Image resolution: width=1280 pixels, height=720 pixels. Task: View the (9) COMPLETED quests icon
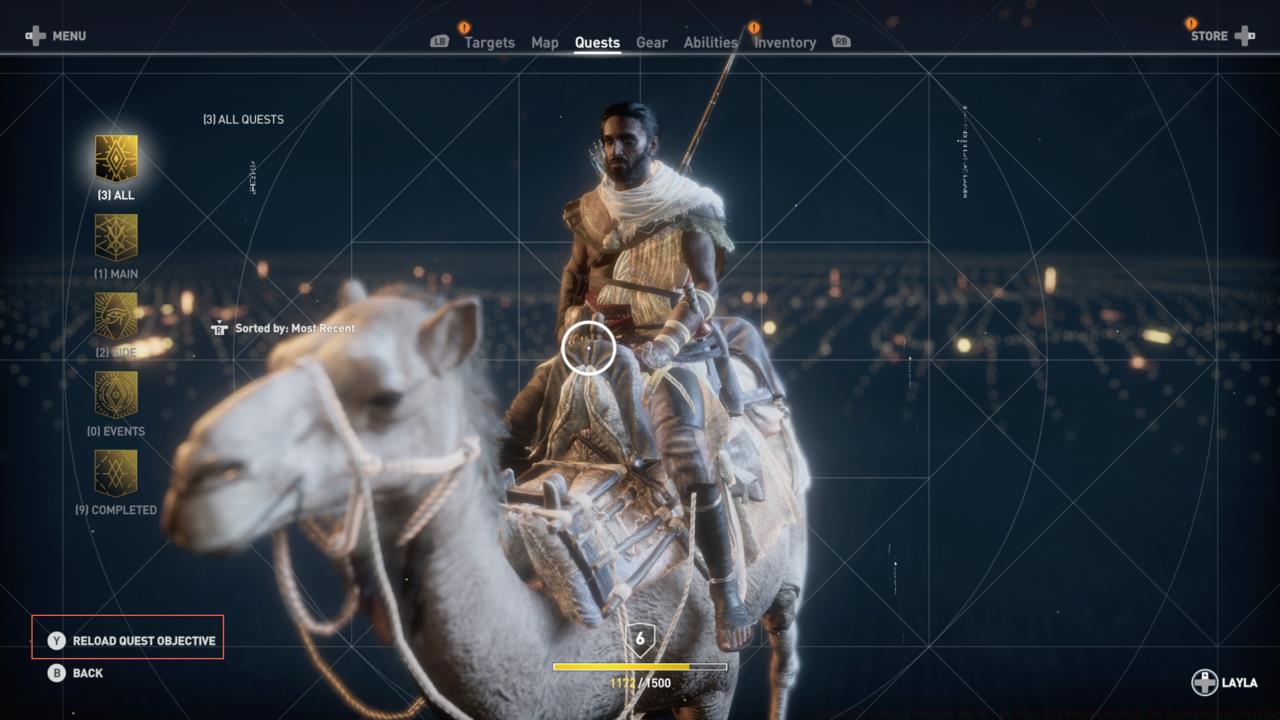(x=115, y=472)
